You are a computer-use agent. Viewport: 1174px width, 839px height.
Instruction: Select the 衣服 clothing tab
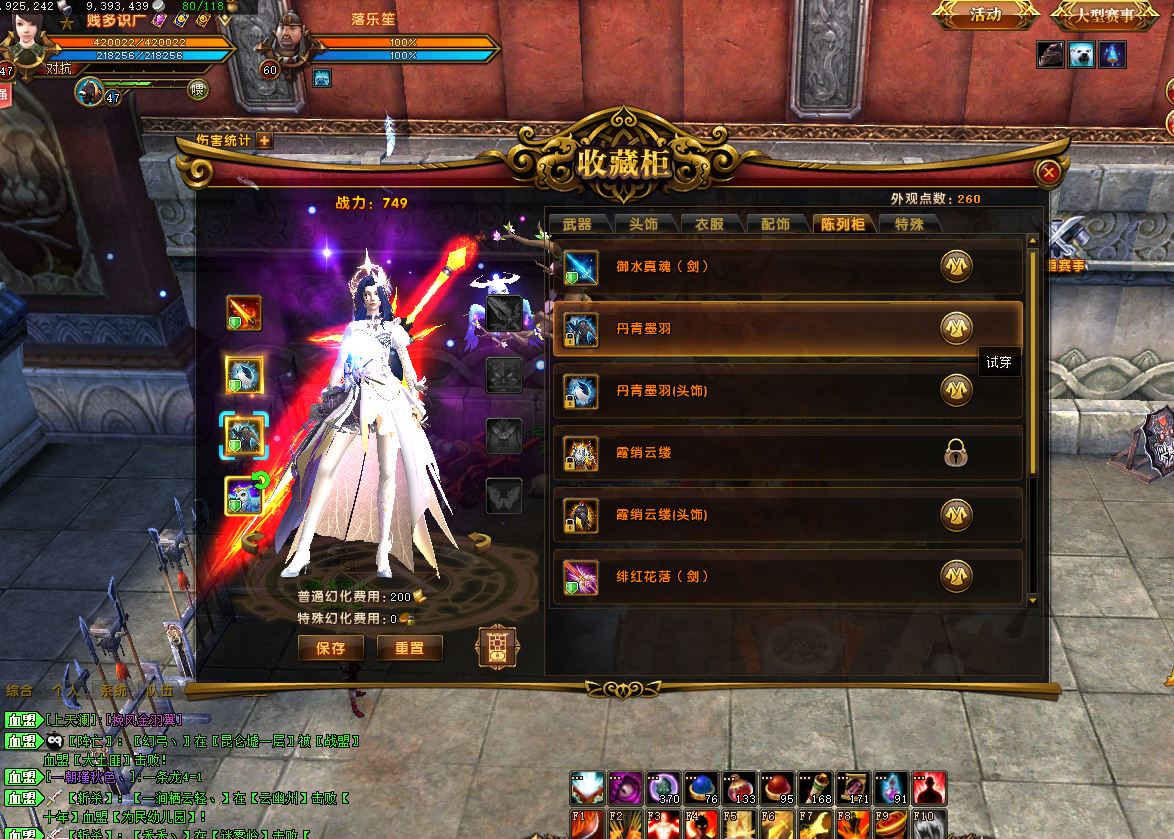click(709, 224)
